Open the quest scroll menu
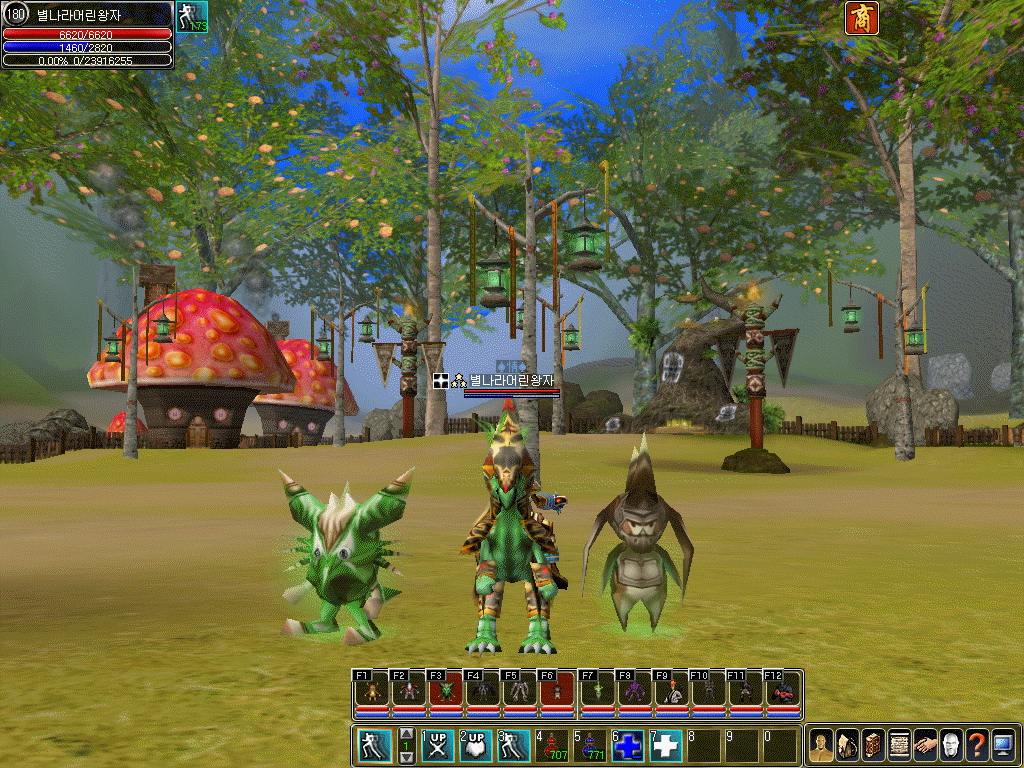The image size is (1024, 768). tap(899, 745)
